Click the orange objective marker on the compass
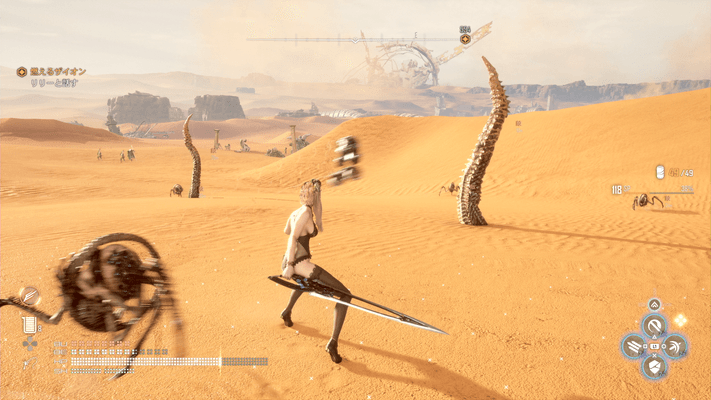Viewport: 711px width, 400px height. pyautogui.click(x=465, y=39)
